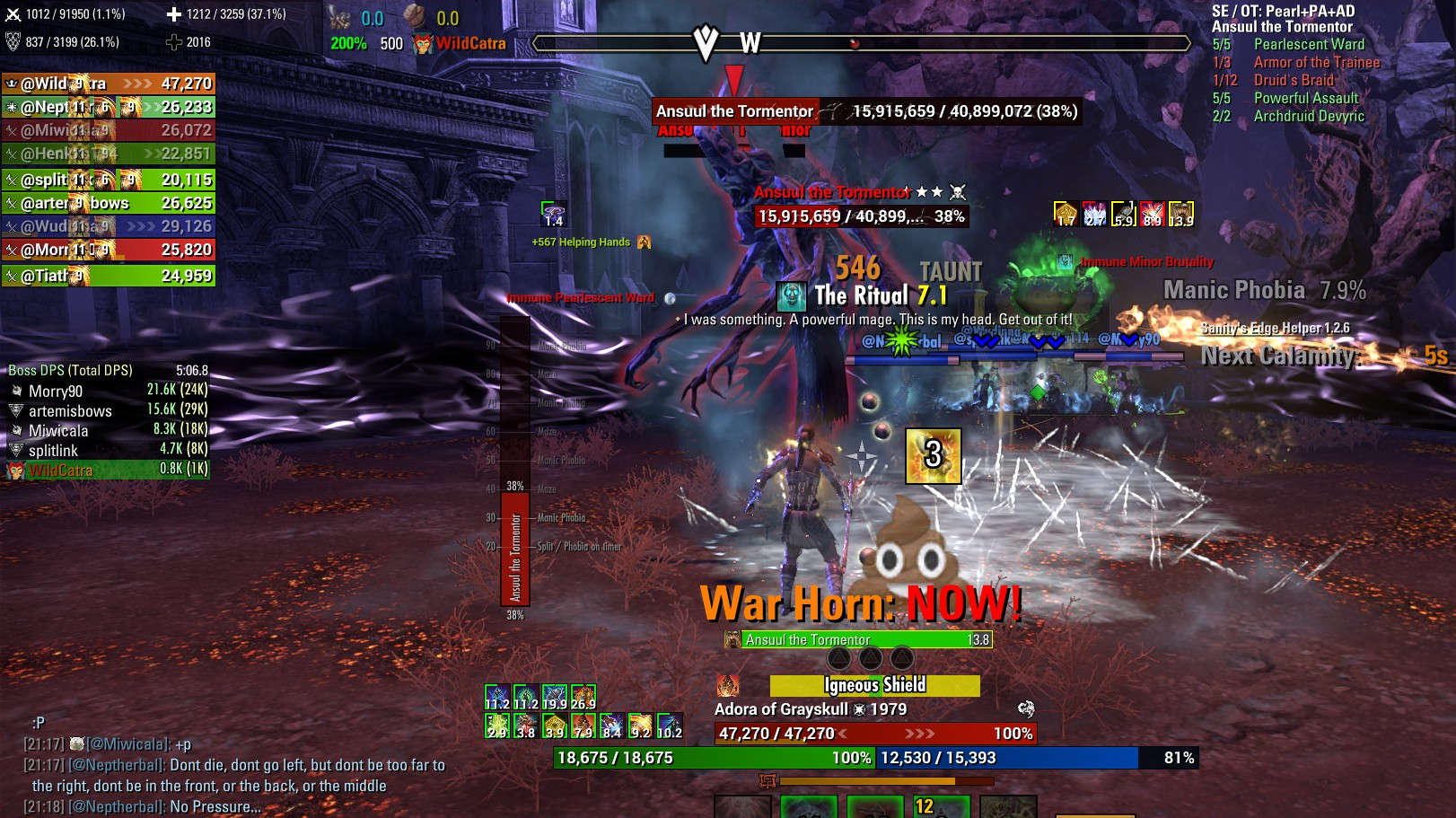Click @Miwicala's name in the chat
The image size is (1456, 818).
click(x=135, y=743)
